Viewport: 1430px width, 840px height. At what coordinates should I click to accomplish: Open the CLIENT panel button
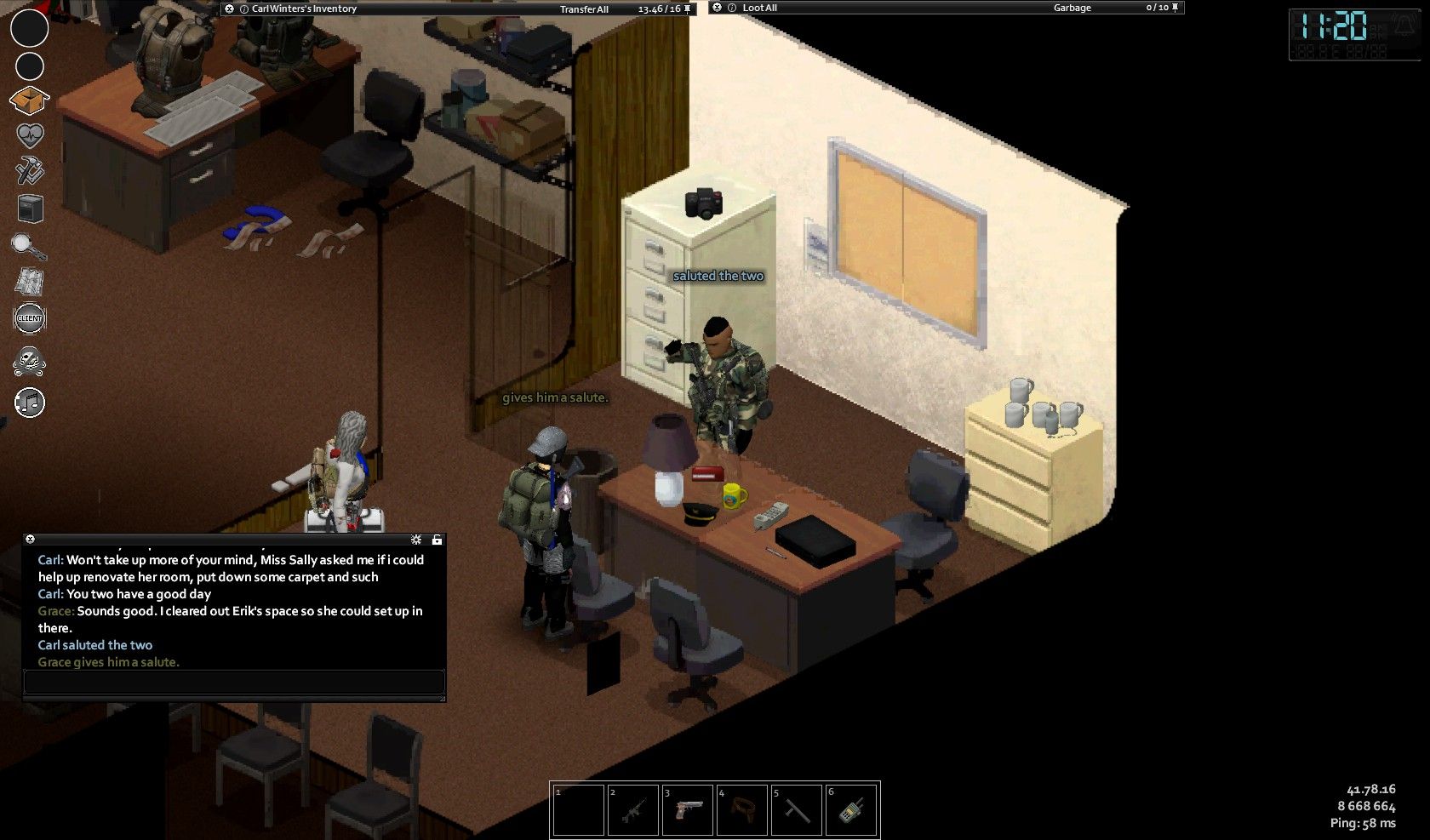[x=30, y=318]
